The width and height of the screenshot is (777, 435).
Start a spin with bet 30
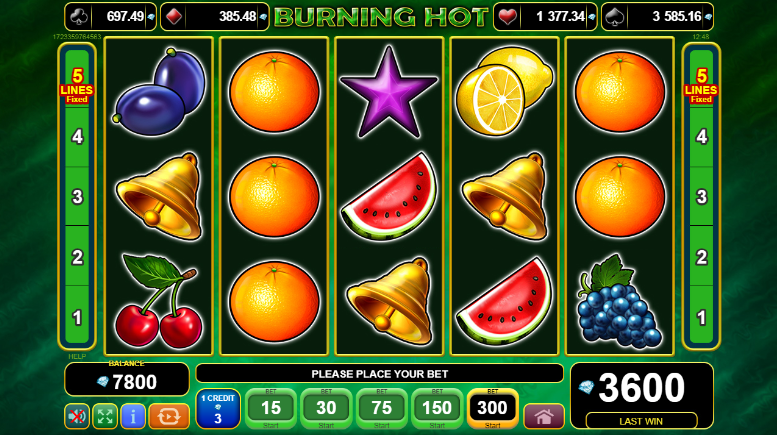326,408
